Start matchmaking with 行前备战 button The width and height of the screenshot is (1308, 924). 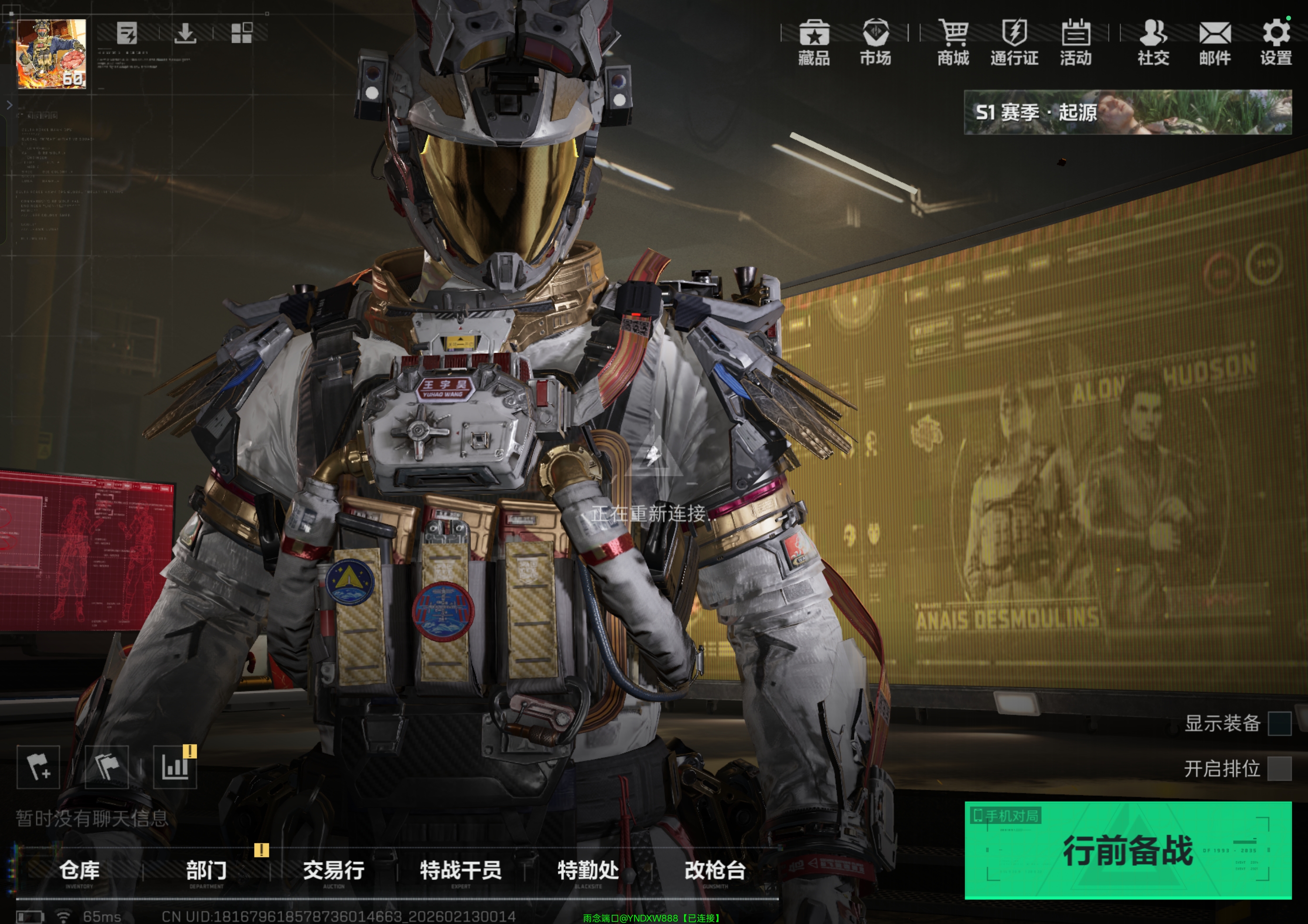click(1127, 850)
